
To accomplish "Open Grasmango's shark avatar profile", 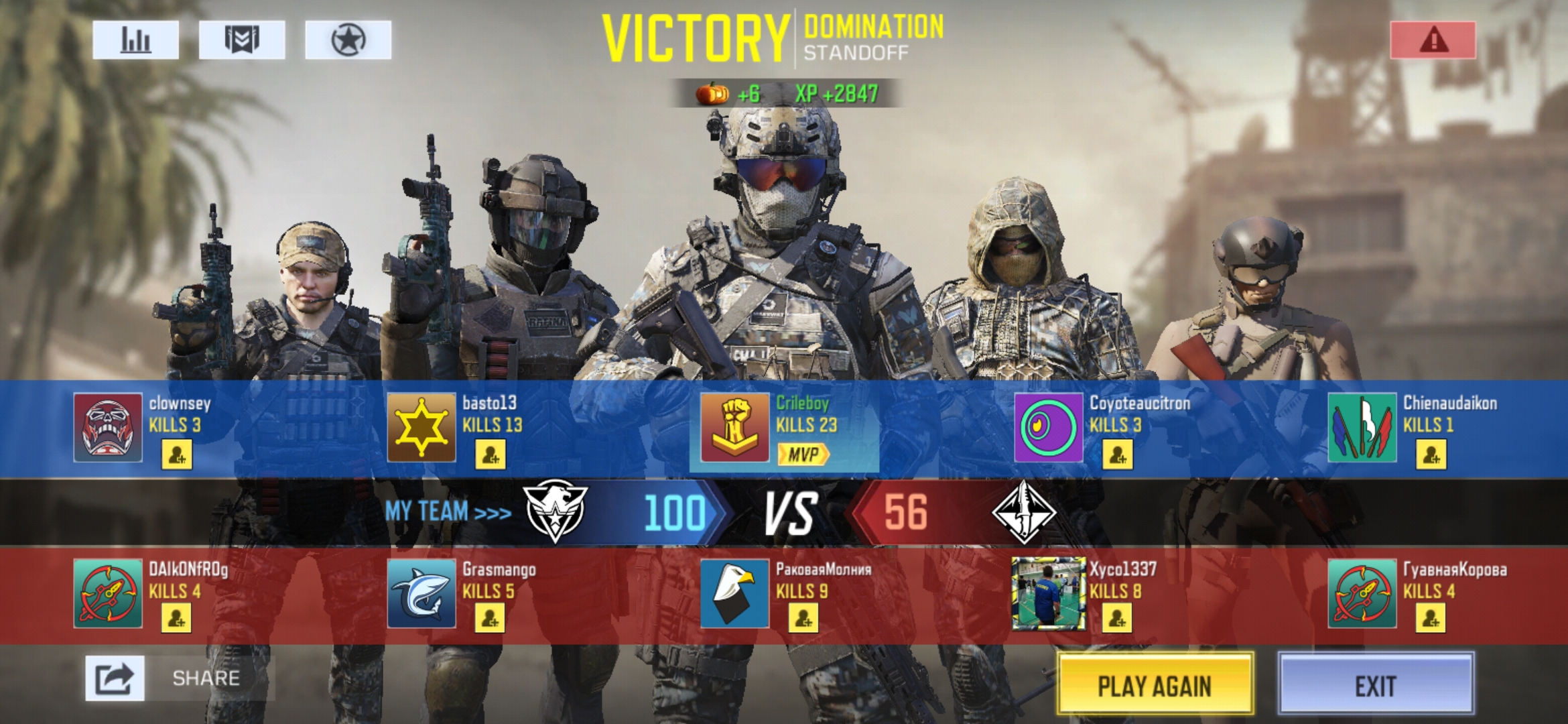I will (x=421, y=593).
